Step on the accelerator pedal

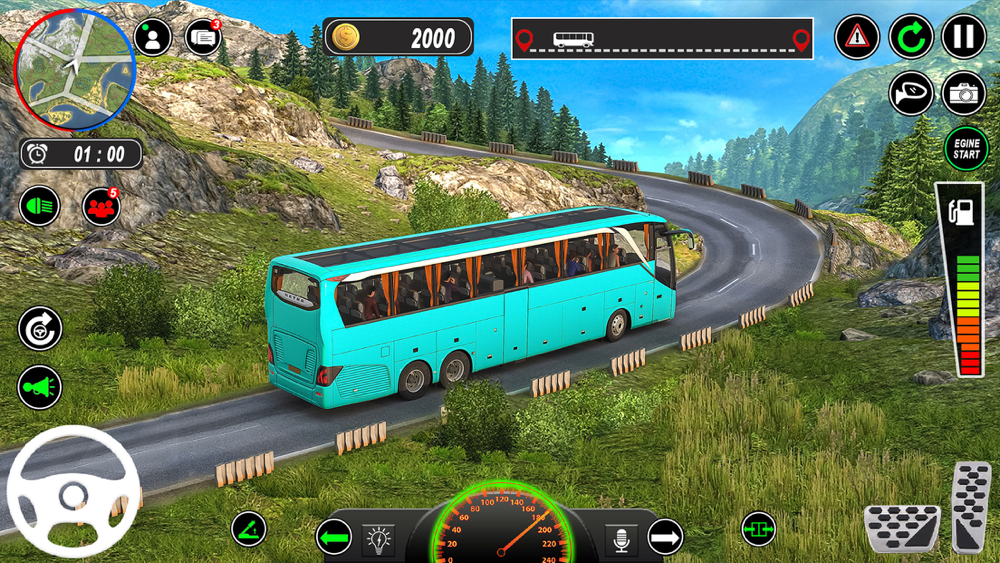point(970,505)
